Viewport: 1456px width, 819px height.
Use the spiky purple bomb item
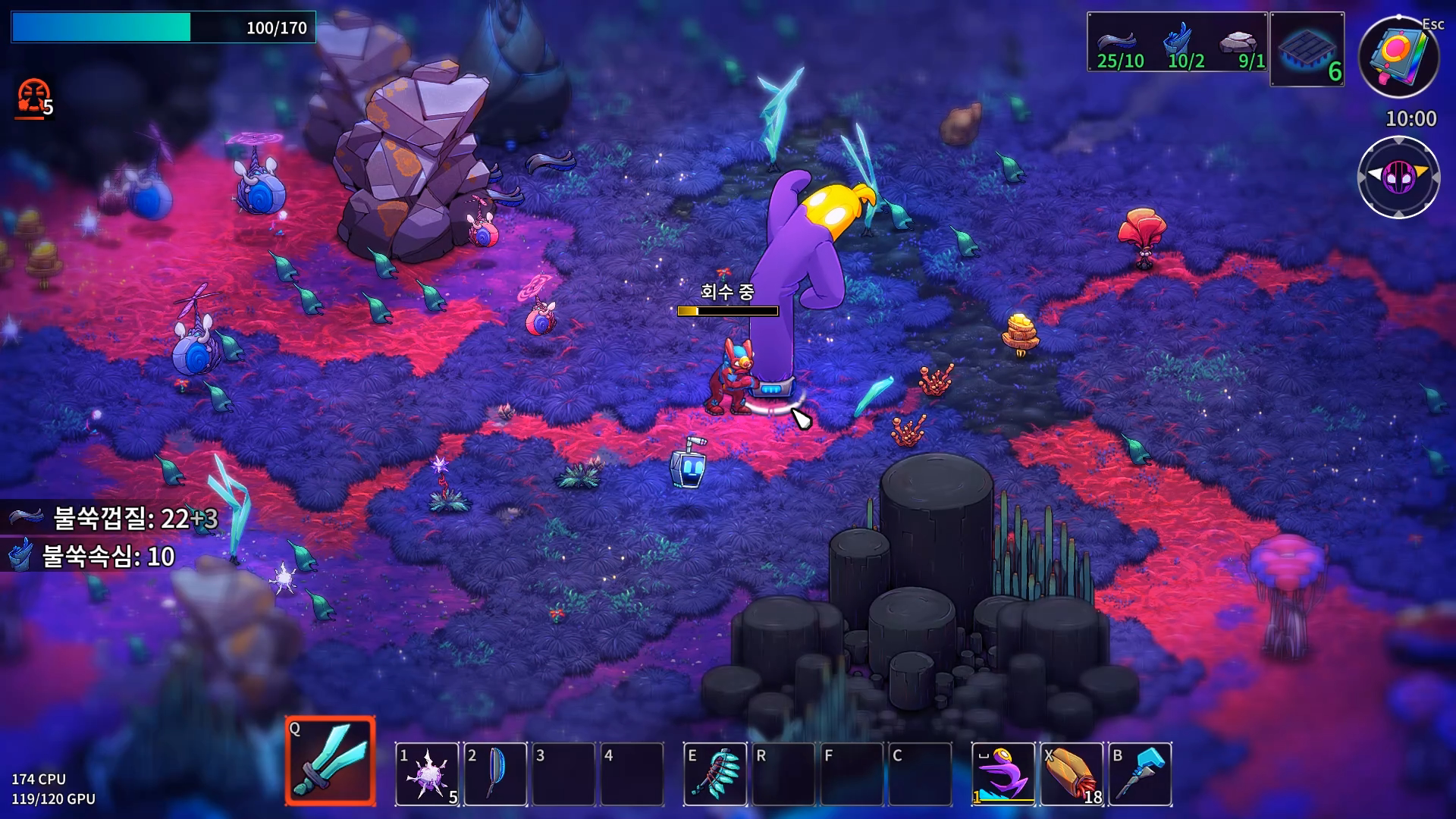point(427,774)
